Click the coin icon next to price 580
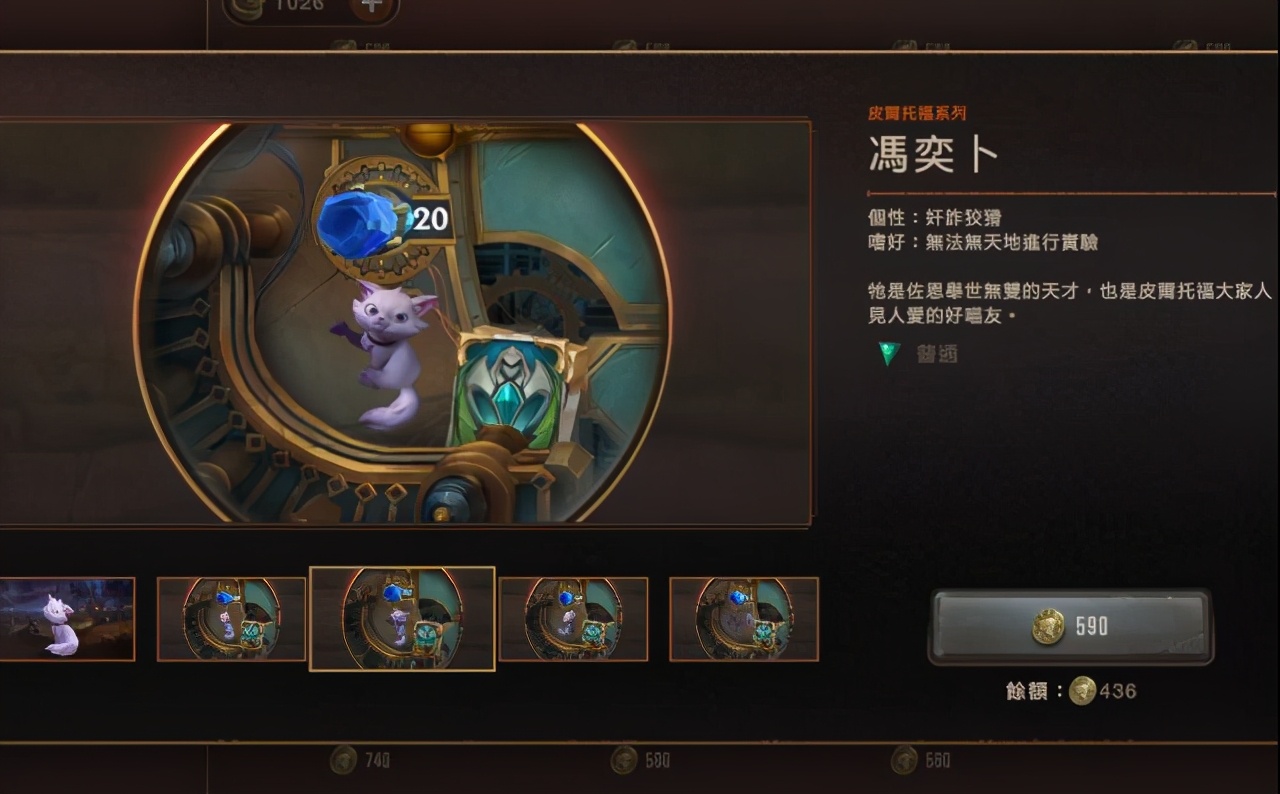The image size is (1280, 794). tap(623, 760)
